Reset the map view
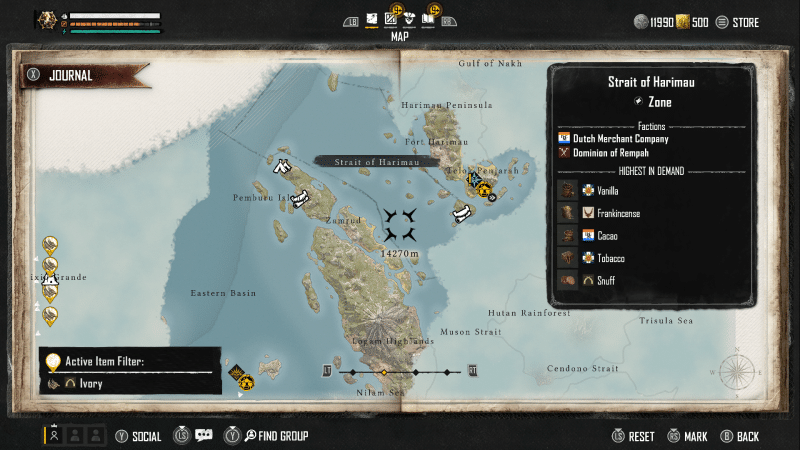The width and height of the screenshot is (800, 450). 634,436
